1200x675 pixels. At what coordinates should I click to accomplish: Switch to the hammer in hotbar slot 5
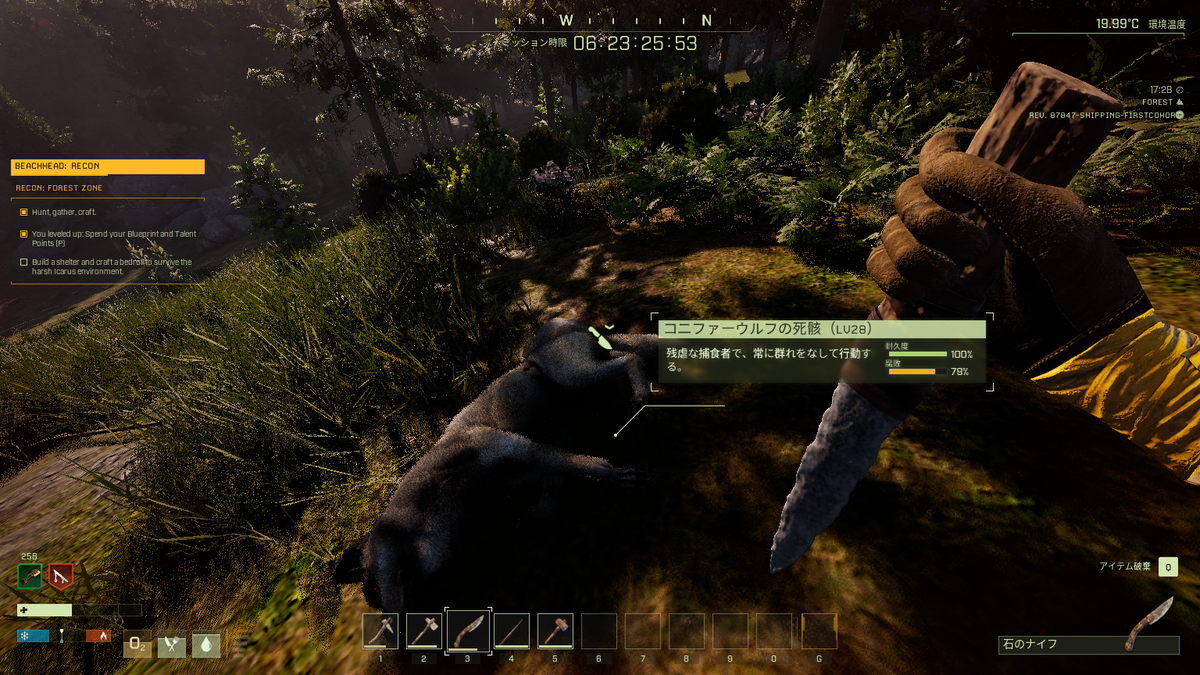point(556,631)
